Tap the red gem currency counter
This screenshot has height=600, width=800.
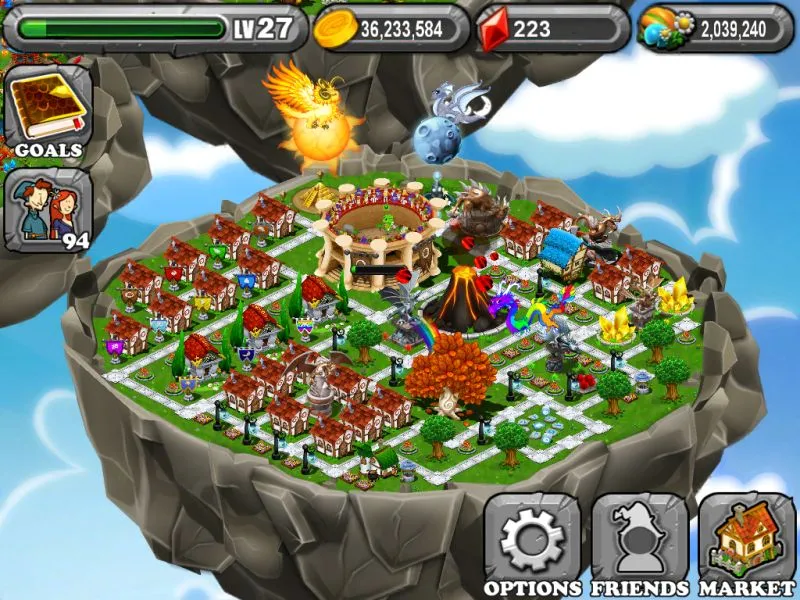pos(551,29)
